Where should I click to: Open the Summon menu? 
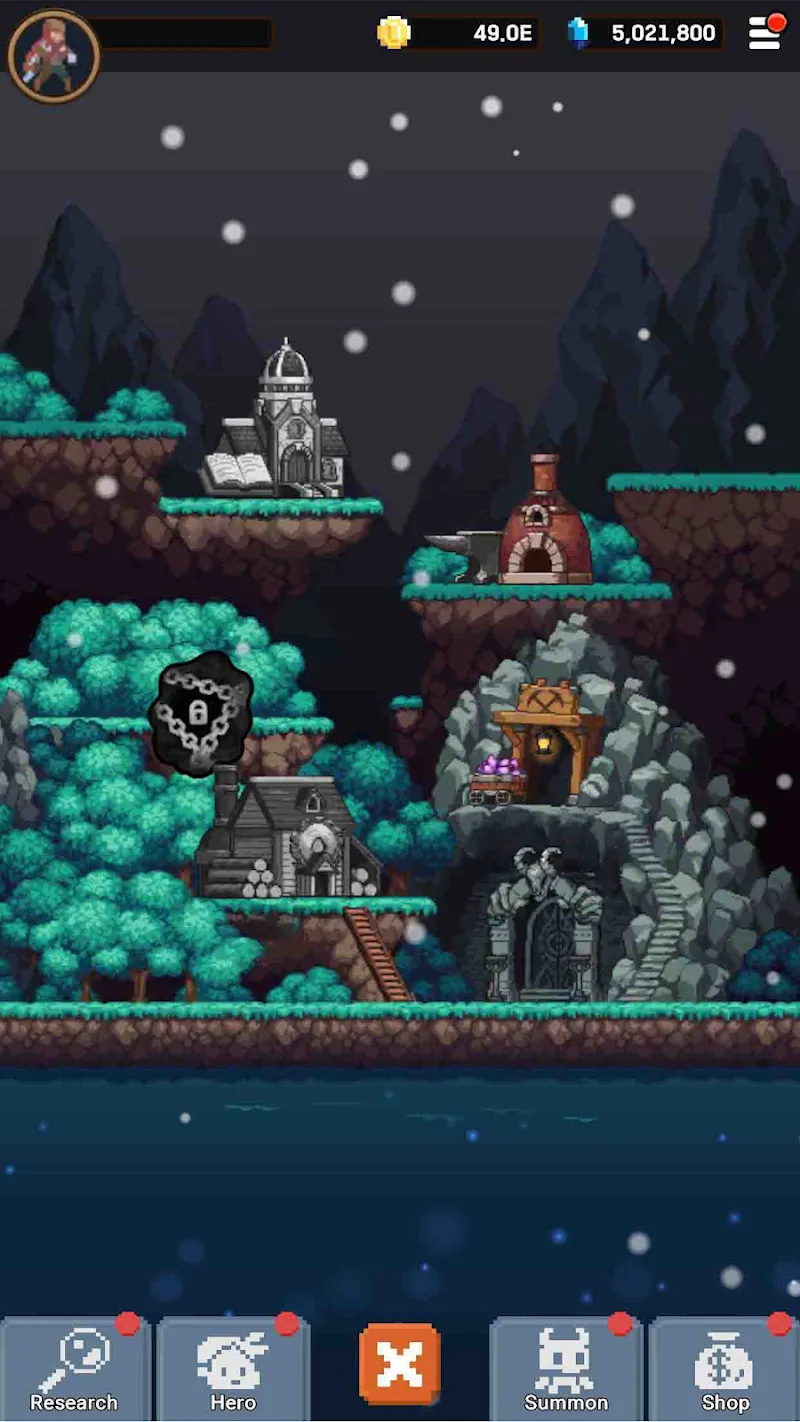[566, 1368]
